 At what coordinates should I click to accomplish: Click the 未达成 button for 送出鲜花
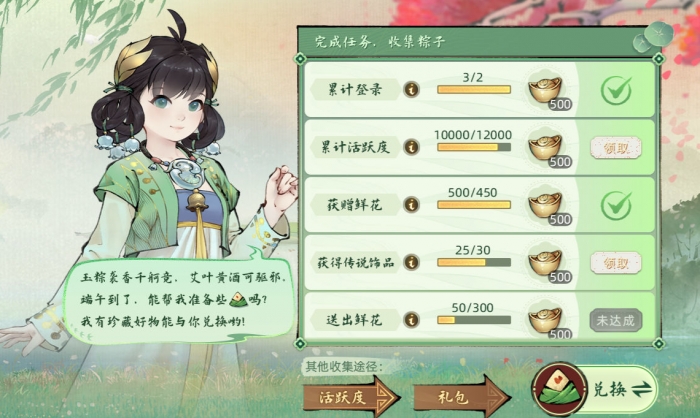(614, 320)
